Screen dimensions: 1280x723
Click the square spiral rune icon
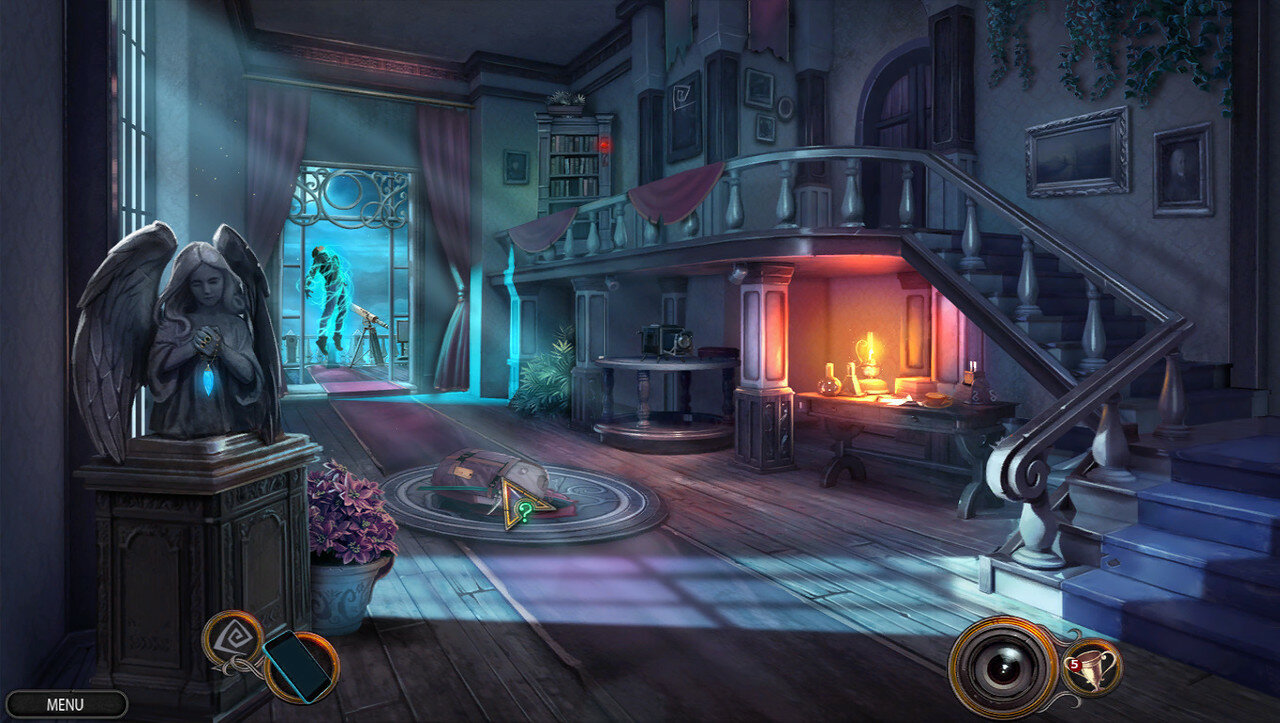(233, 636)
